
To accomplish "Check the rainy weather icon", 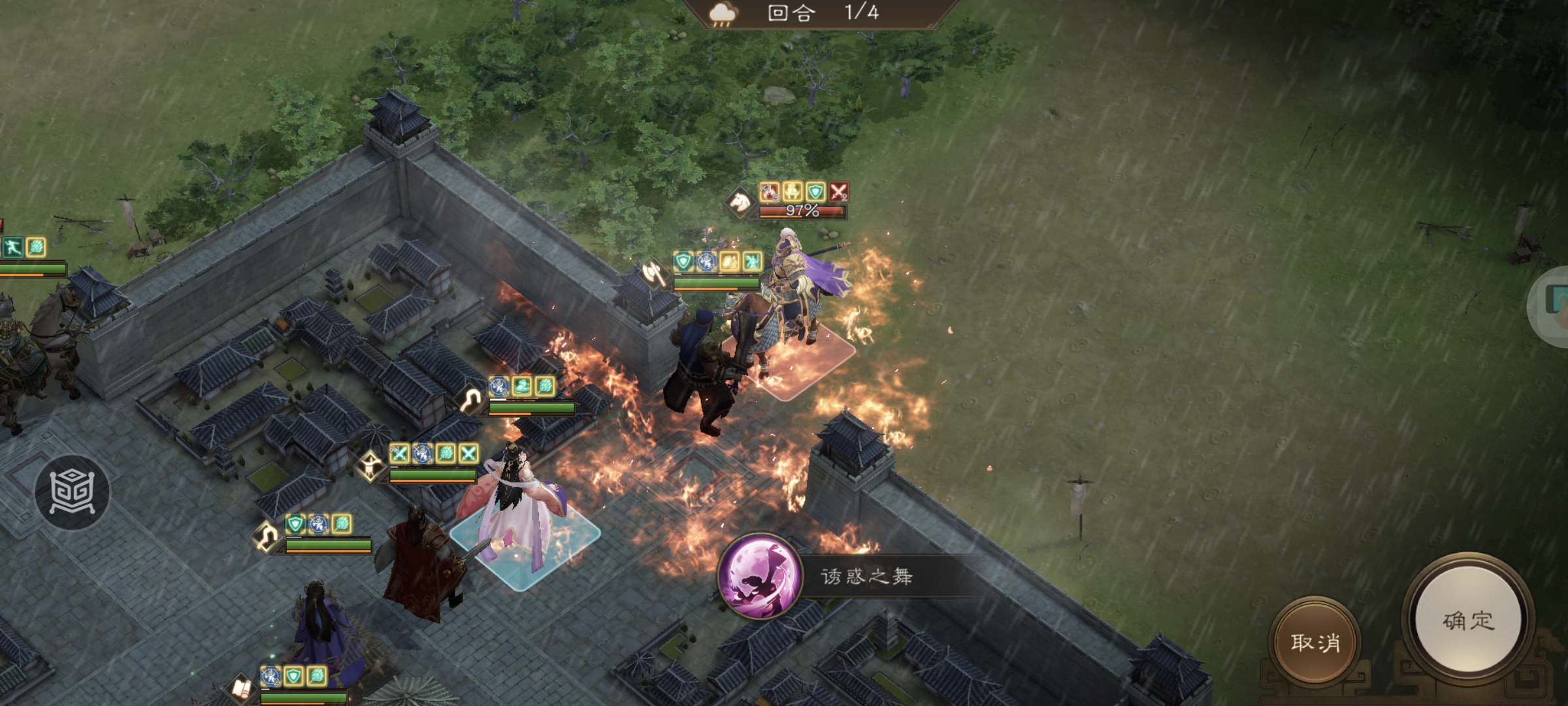I will pos(722,14).
